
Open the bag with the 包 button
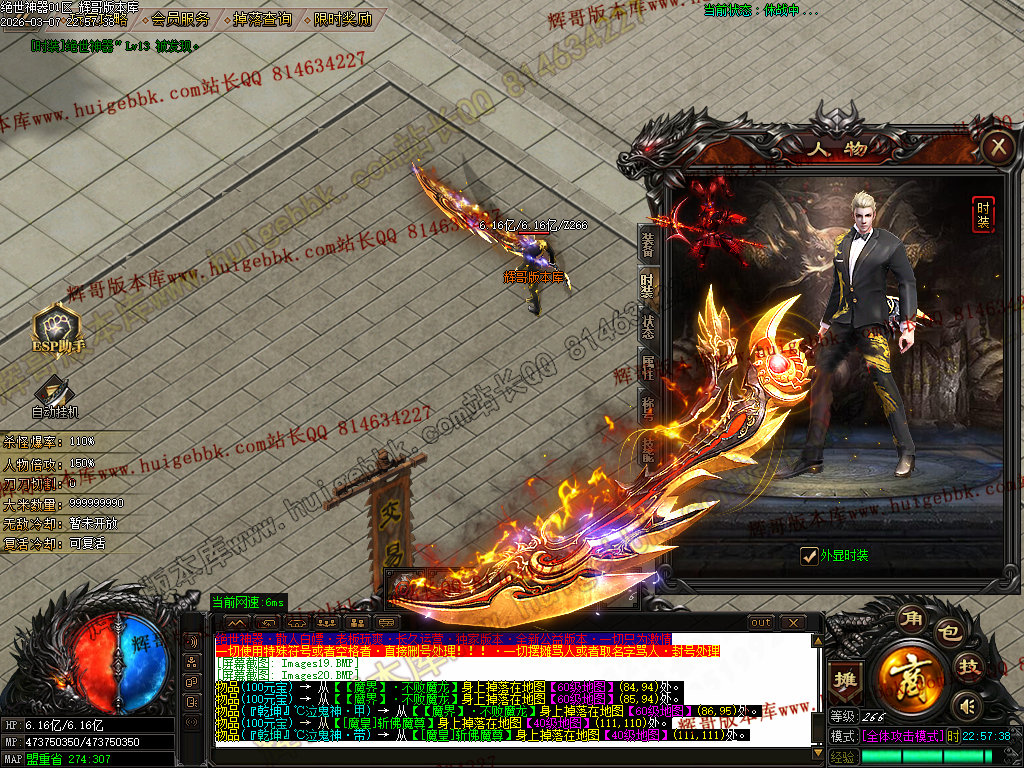[948, 632]
